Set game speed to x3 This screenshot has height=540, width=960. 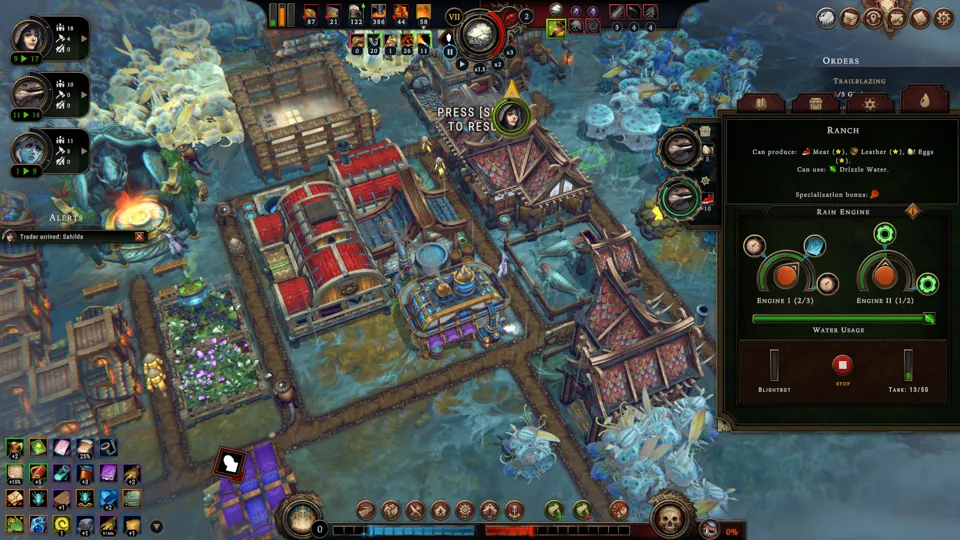coord(509,52)
